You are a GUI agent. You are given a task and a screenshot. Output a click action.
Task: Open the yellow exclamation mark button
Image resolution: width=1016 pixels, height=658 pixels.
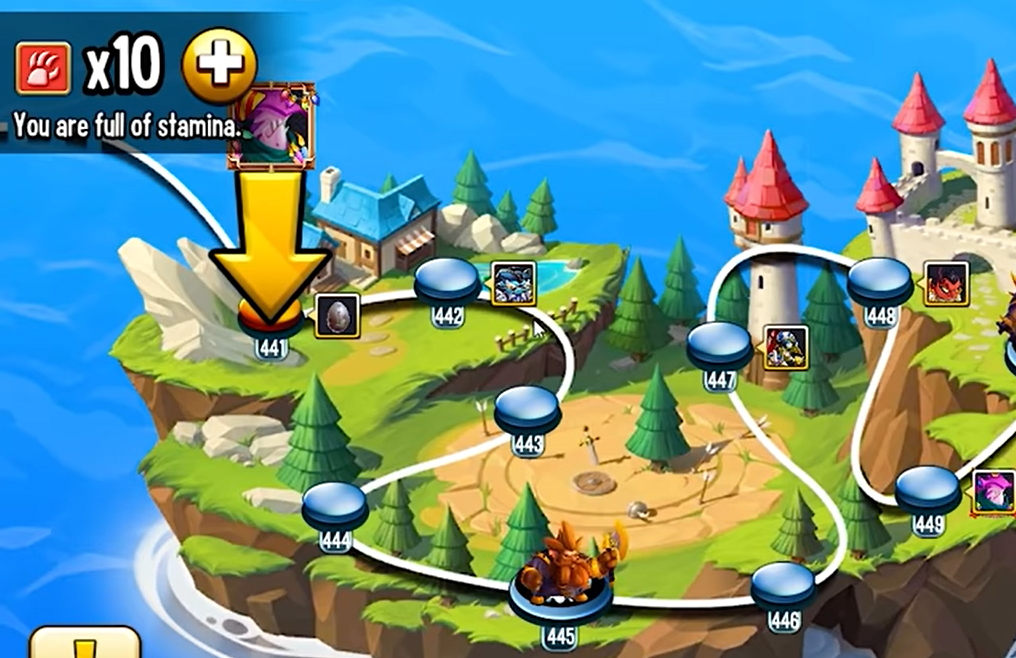point(85,643)
